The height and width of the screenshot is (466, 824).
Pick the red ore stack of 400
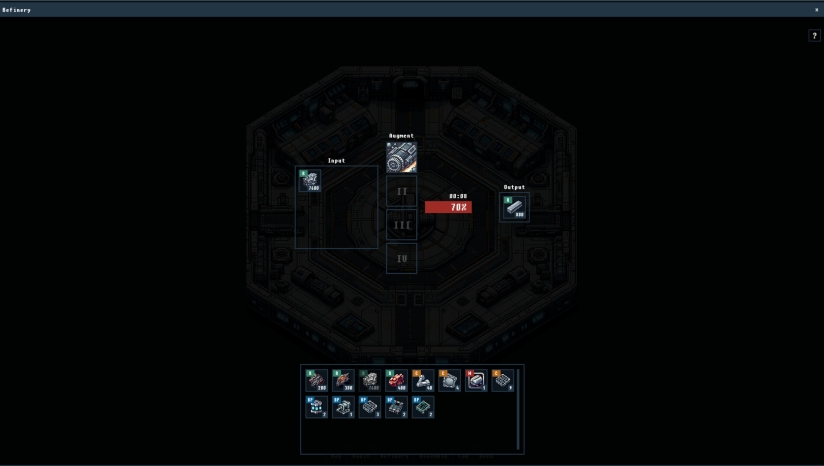coord(396,380)
